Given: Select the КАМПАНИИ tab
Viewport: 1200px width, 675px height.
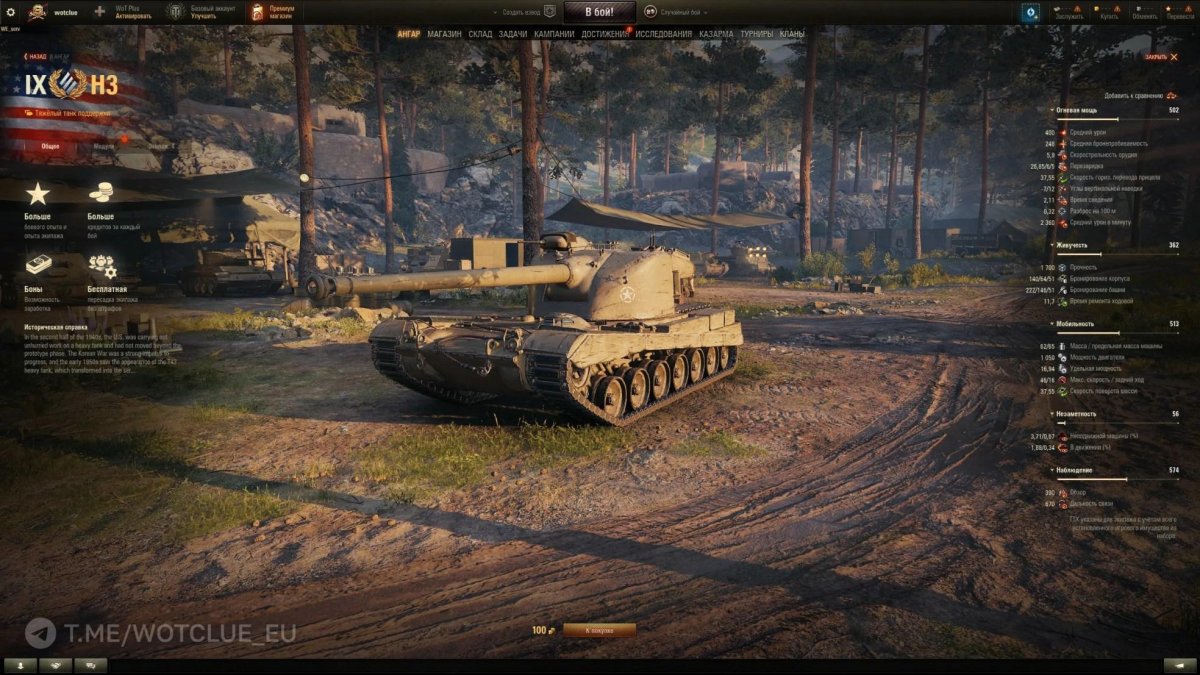Looking at the screenshot, I should (554, 34).
